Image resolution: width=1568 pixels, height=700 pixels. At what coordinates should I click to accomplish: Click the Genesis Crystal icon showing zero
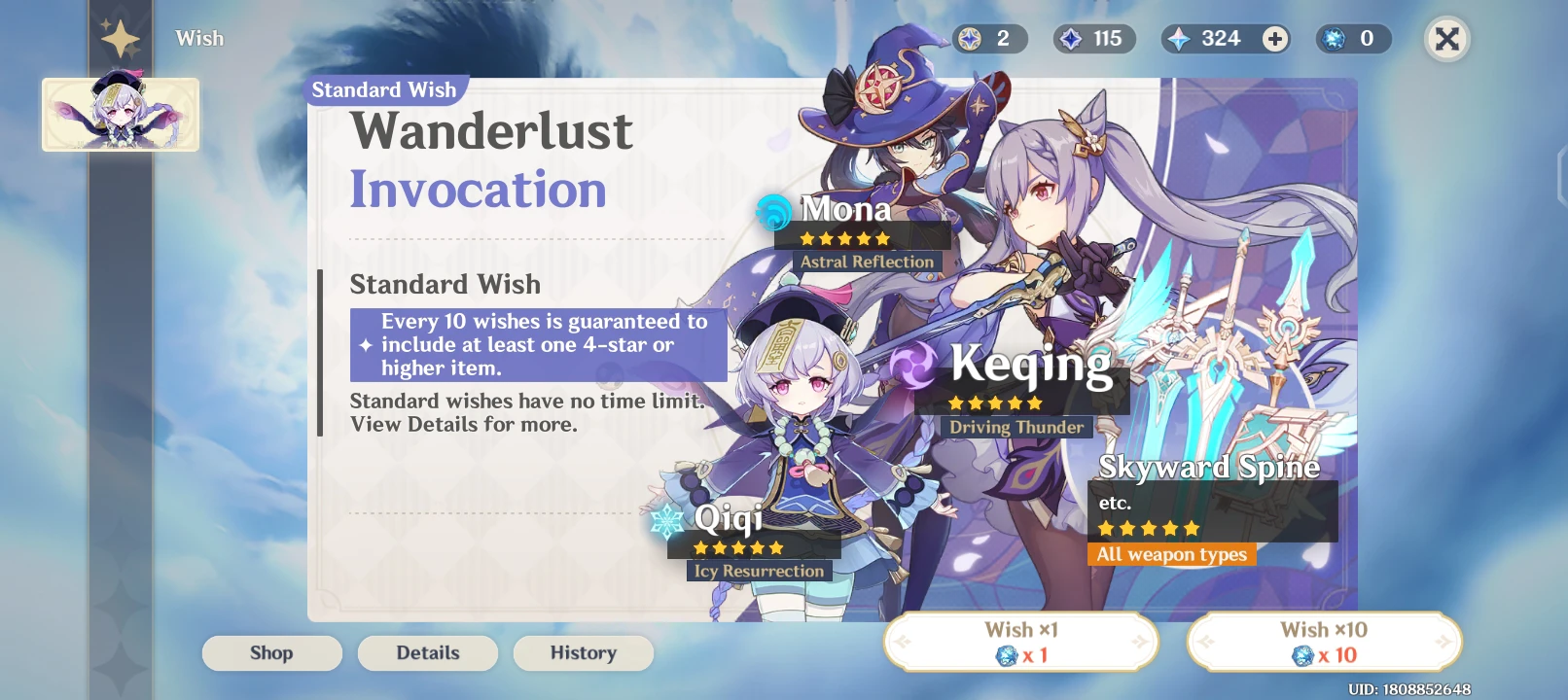(x=1330, y=39)
